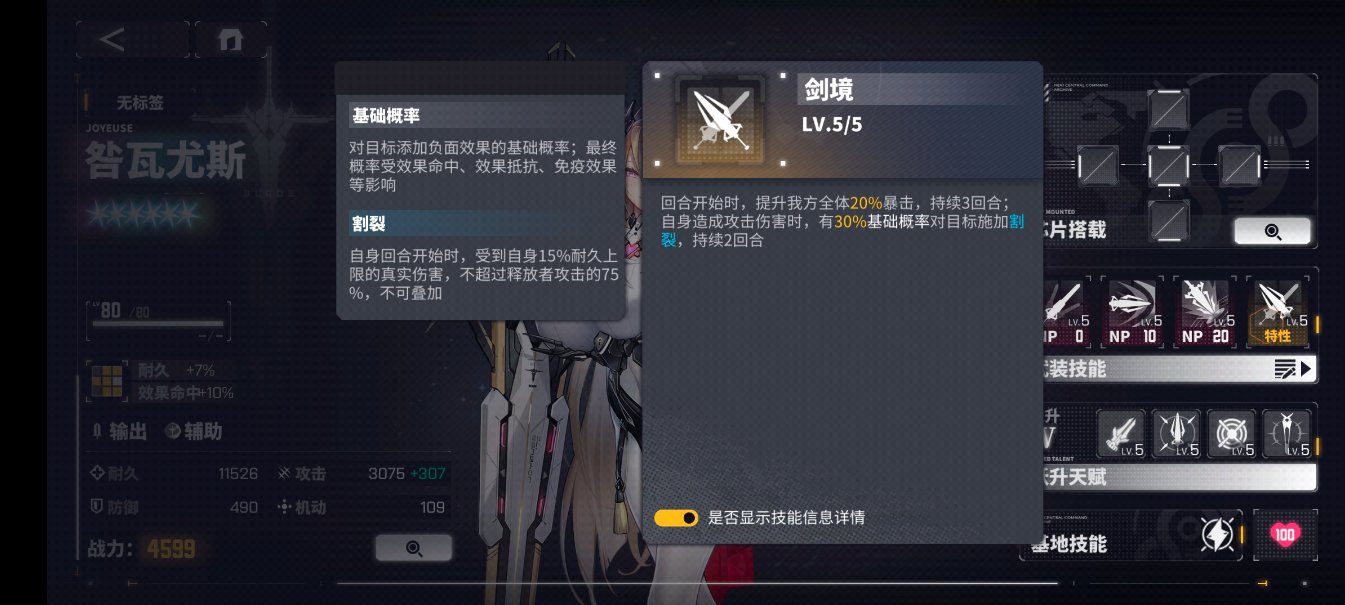Open the base skill lightning icon
Image resolution: width=1345 pixels, height=605 pixels.
[x=1217, y=535]
